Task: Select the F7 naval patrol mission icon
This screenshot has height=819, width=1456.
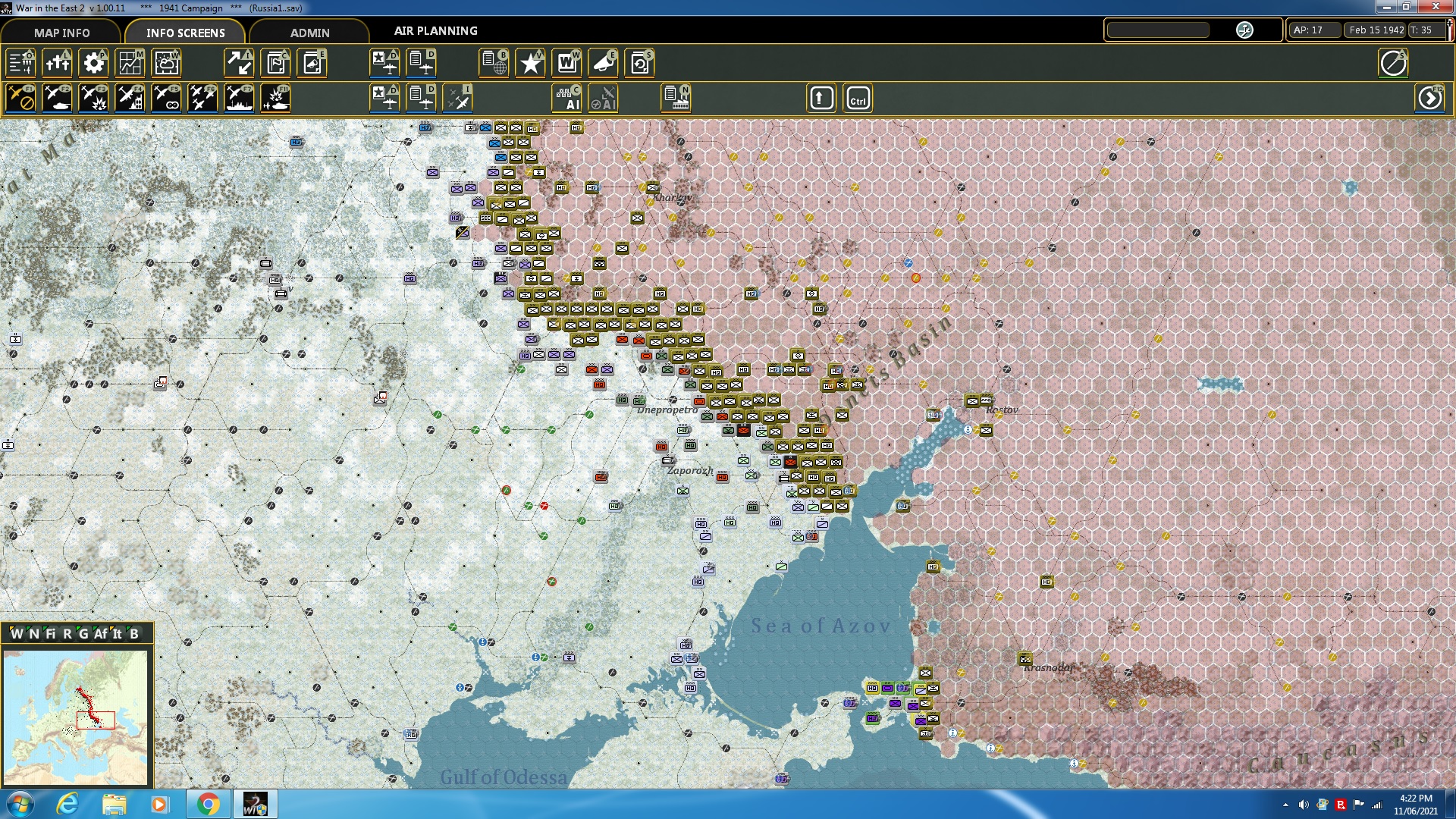Action: [239, 97]
